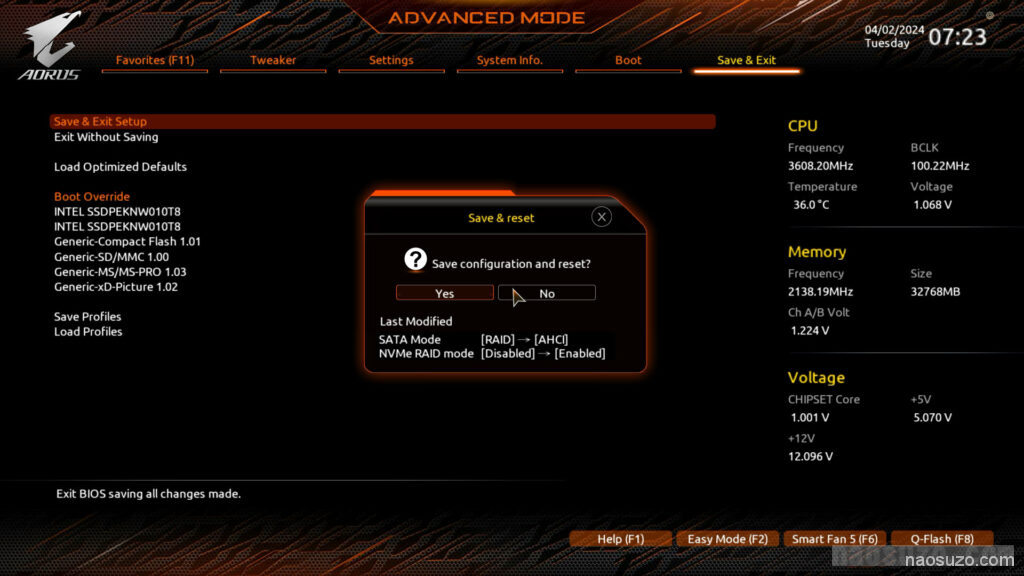Boot from Generic-SD/MMC 1.00
Screen dimensions: 1024x576
tap(111, 257)
